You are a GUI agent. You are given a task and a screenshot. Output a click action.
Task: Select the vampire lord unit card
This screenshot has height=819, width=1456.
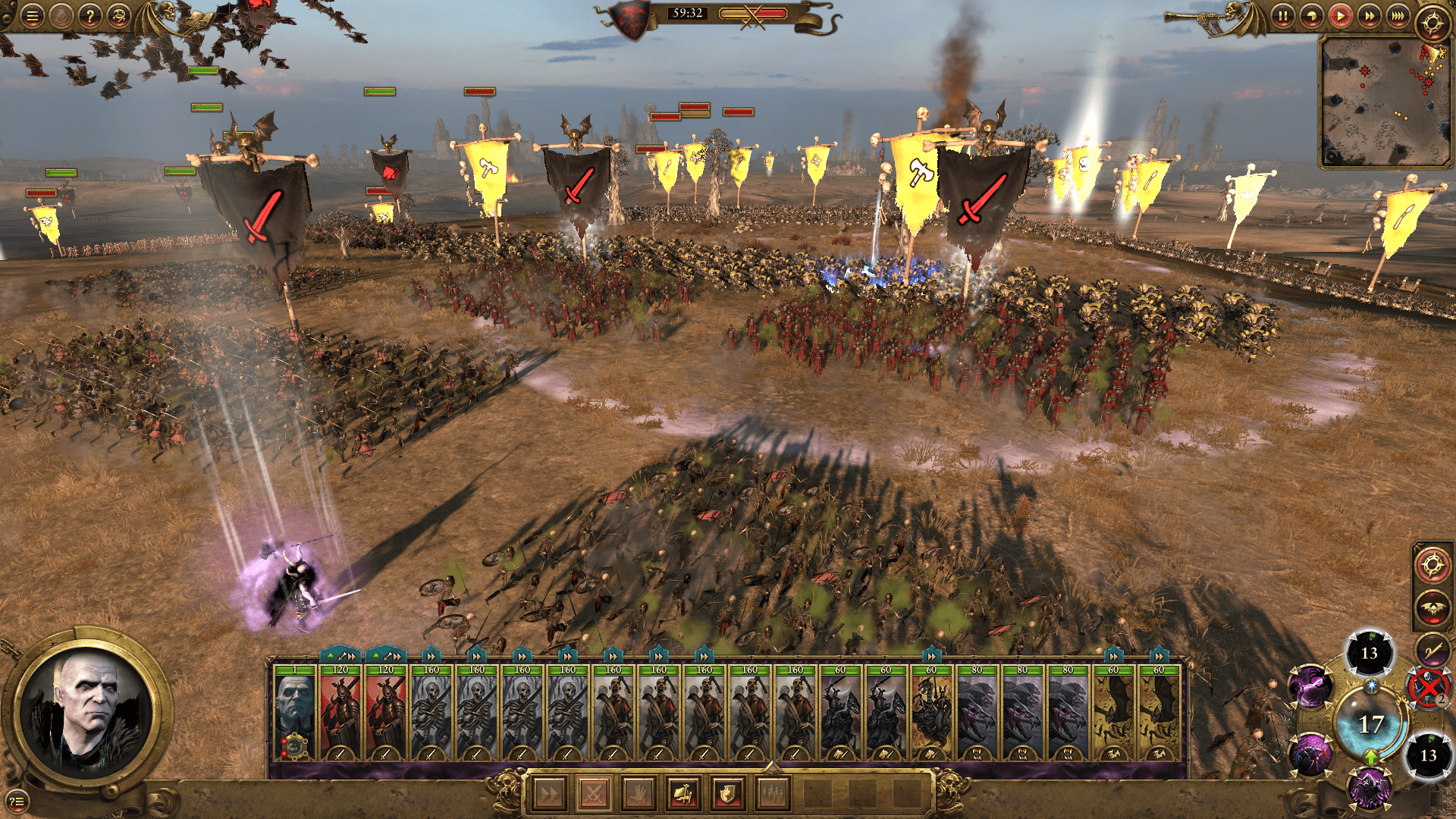[294, 713]
